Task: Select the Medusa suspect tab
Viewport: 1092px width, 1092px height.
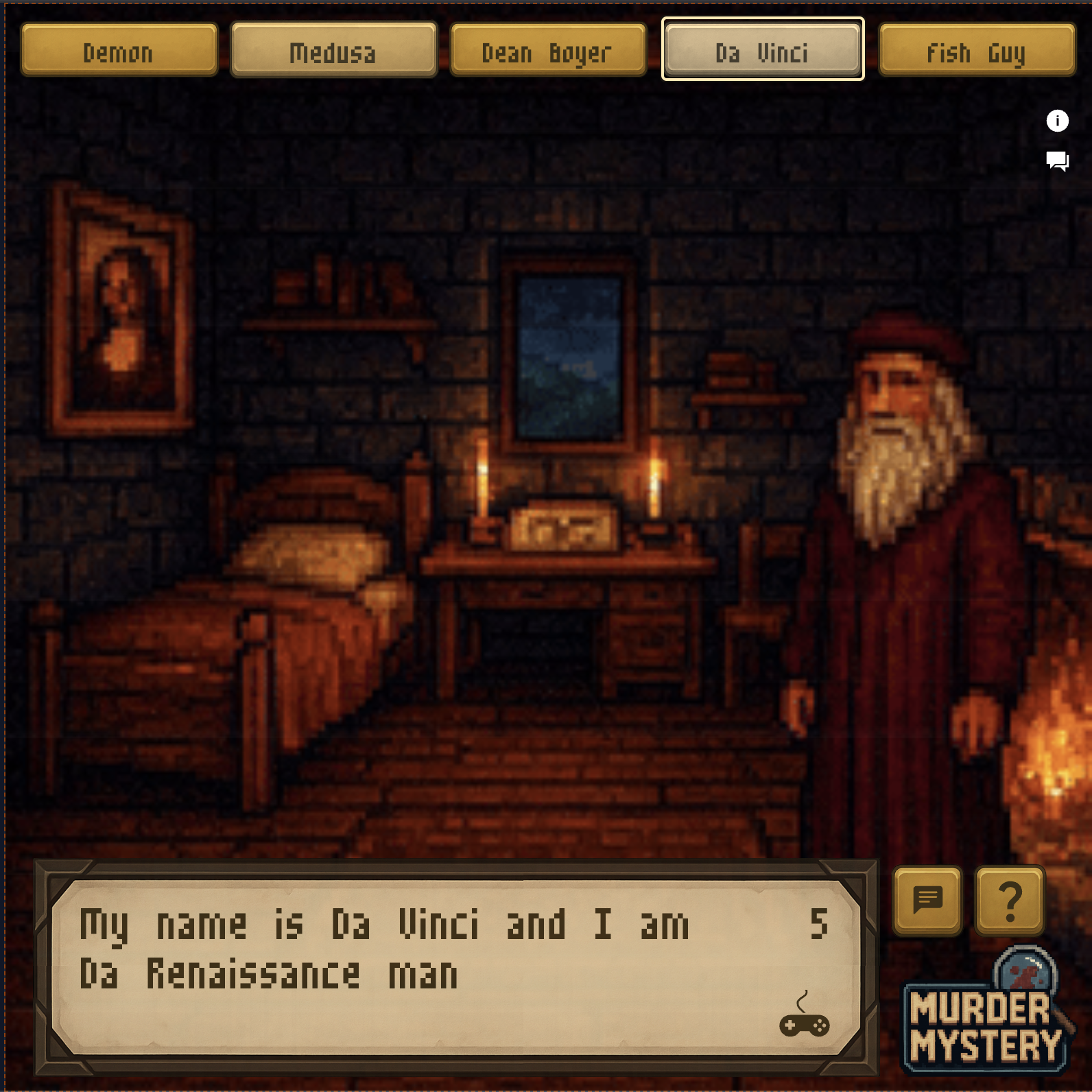Action: [333, 50]
